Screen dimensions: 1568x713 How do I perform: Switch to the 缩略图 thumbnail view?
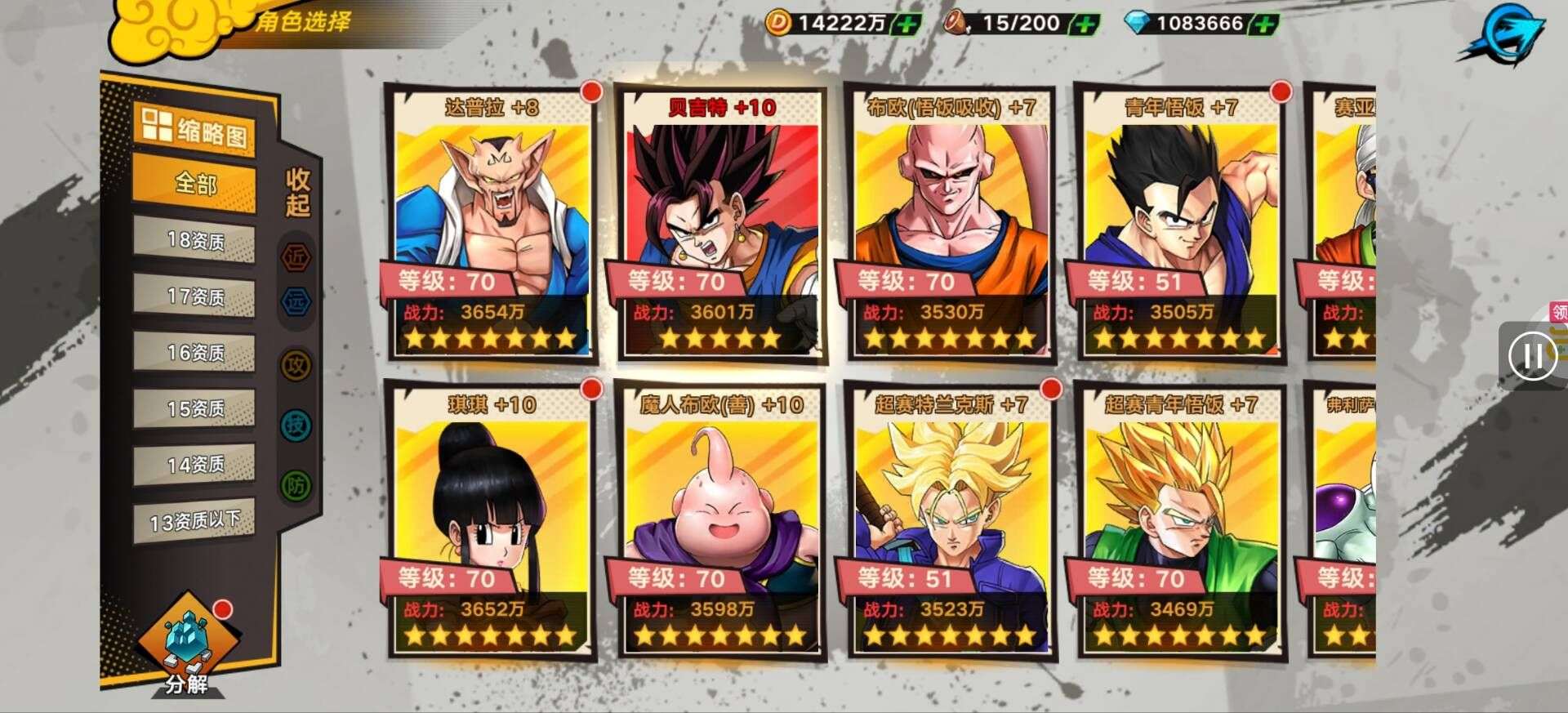pyautogui.click(x=195, y=131)
